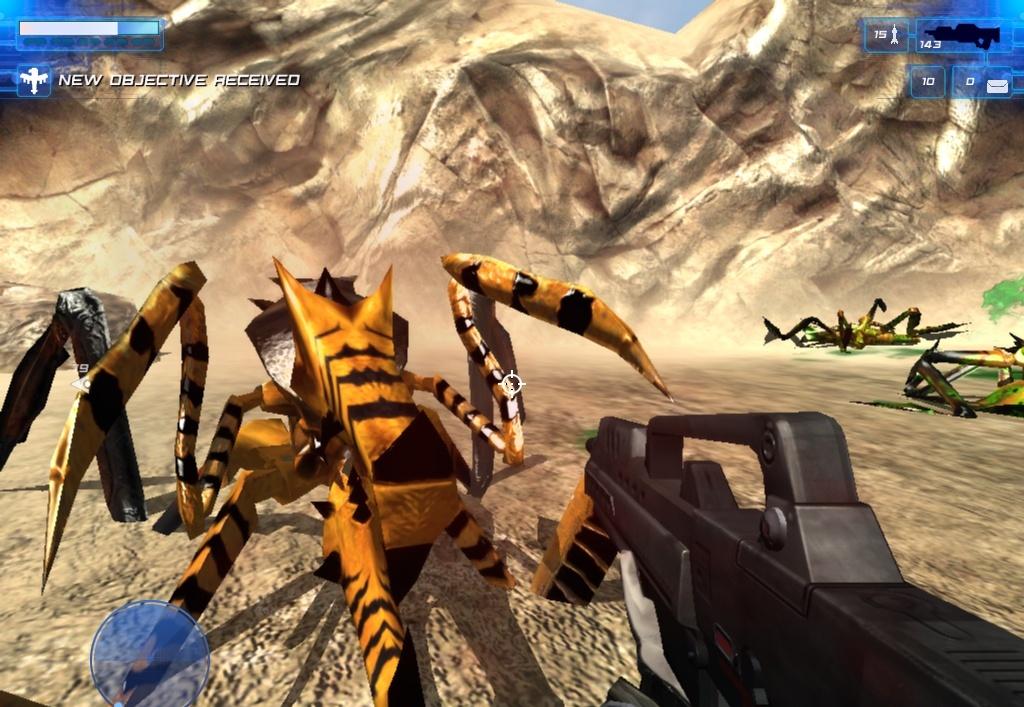The width and height of the screenshot is (1024, 707).
Task: Select the assault rifle weapon icon
Action: click(959, 36)
